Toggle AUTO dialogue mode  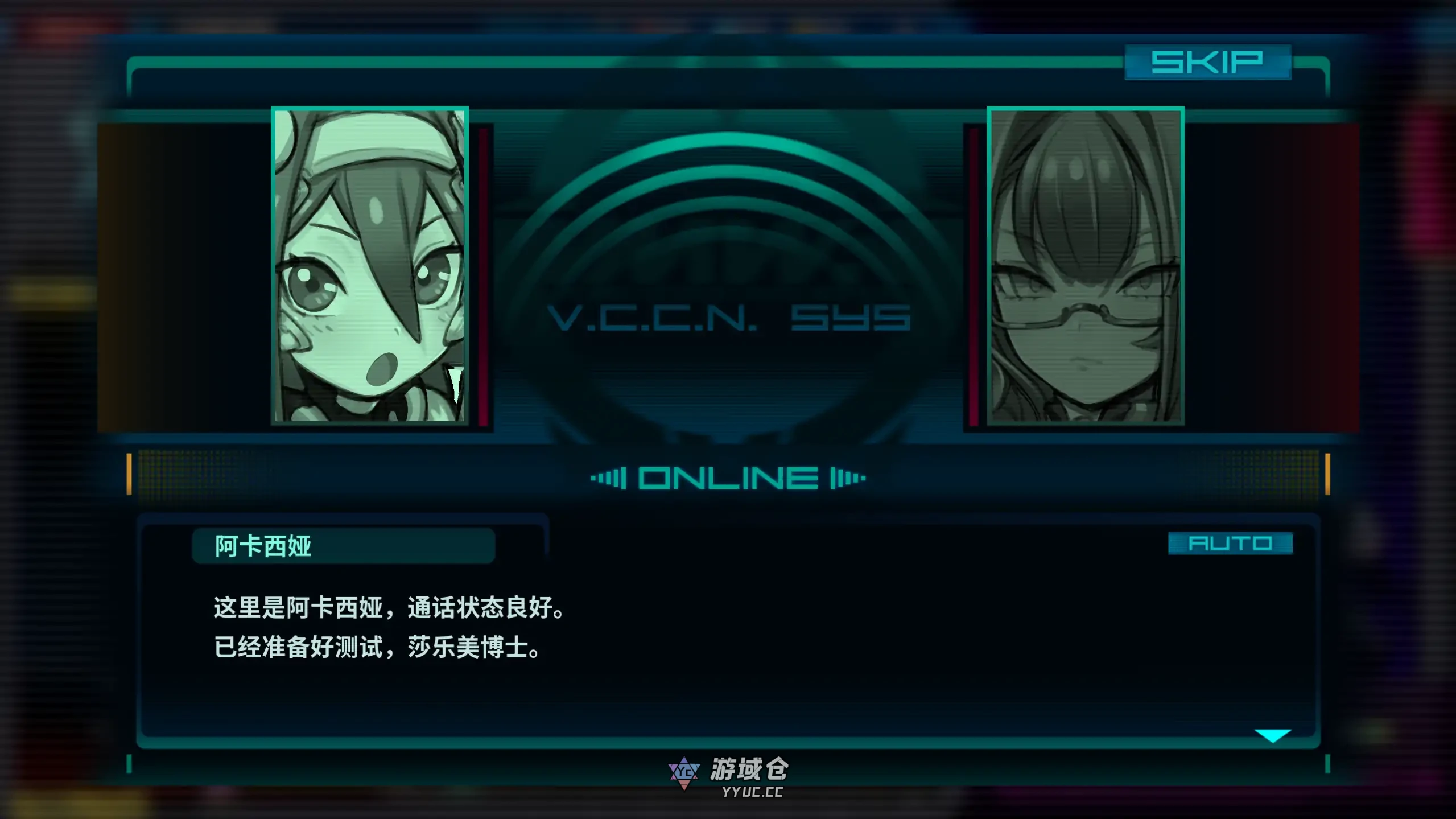[1230, 543]
